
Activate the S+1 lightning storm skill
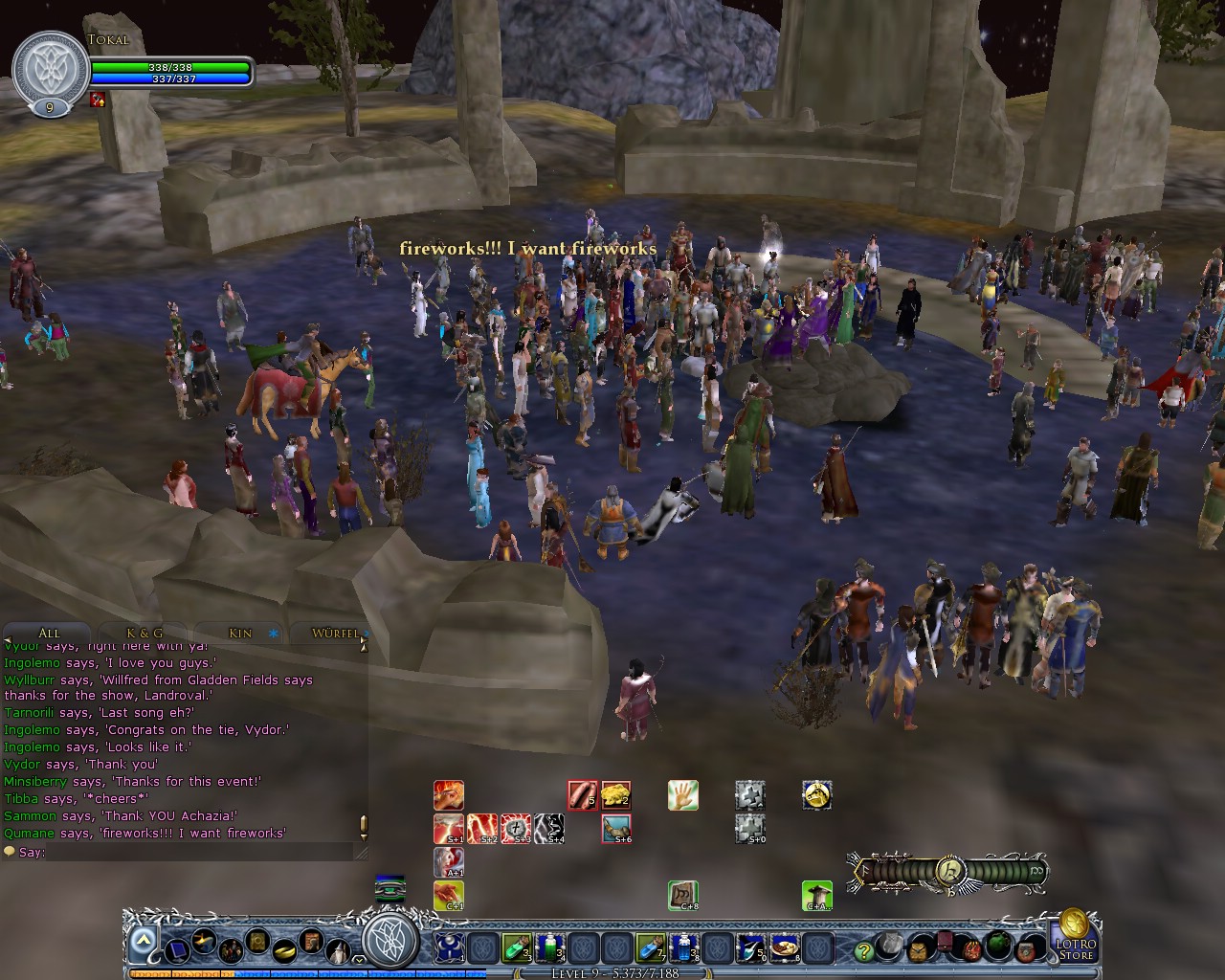point(449,827)
